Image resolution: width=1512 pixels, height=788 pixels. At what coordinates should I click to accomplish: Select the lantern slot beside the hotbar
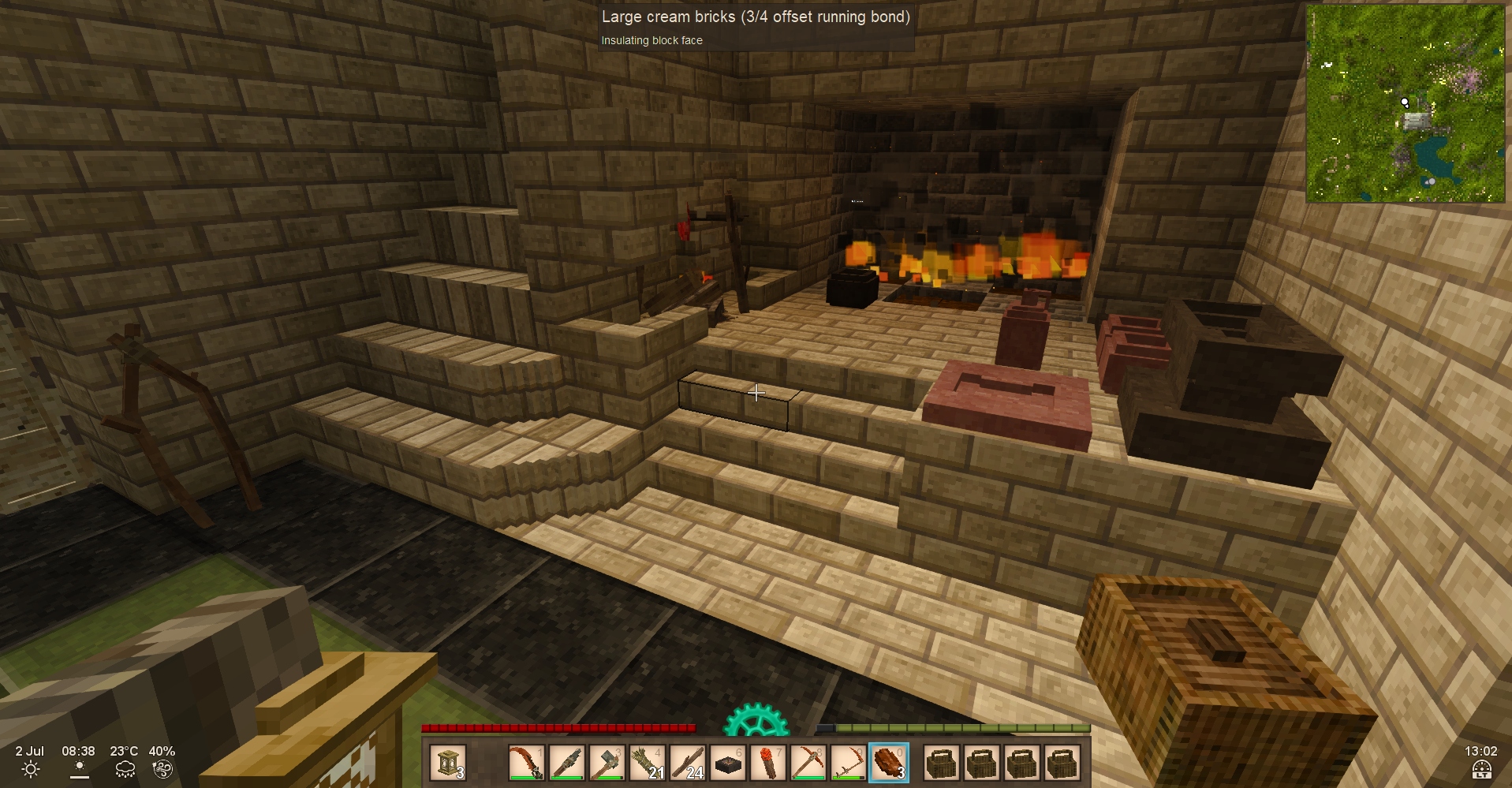point(449,763)
